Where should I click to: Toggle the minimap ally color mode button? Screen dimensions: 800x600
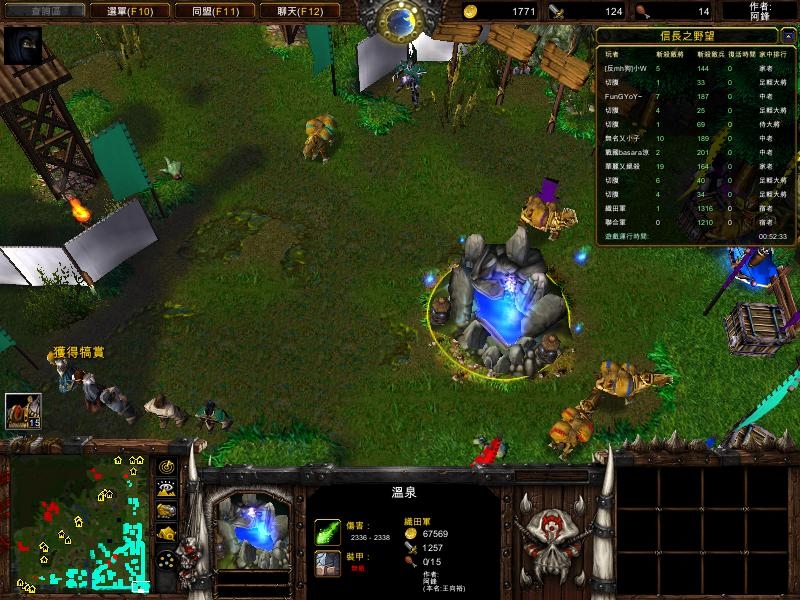[167, 510]
